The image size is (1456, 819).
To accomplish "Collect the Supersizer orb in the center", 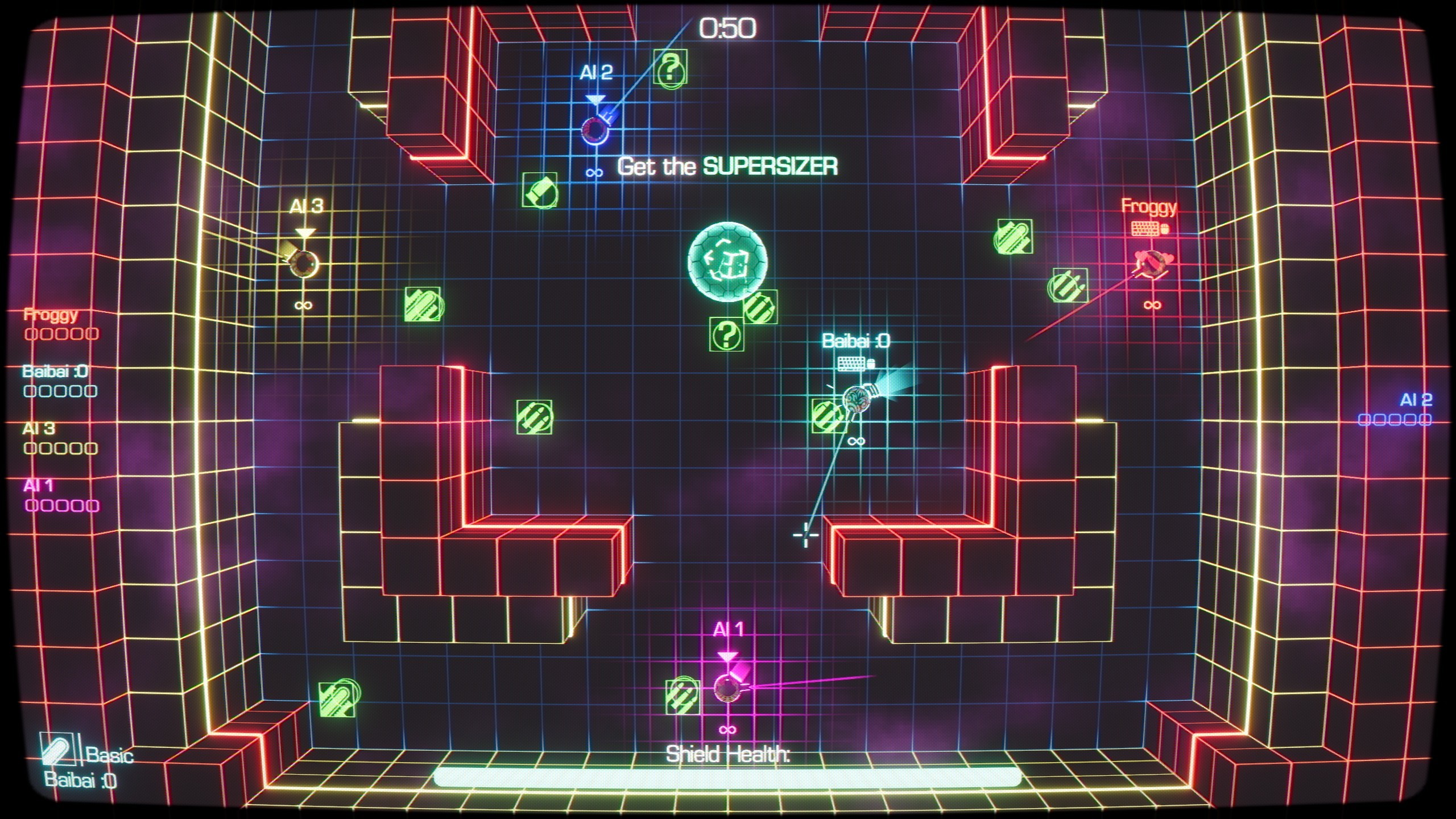I will pos(728,263).
